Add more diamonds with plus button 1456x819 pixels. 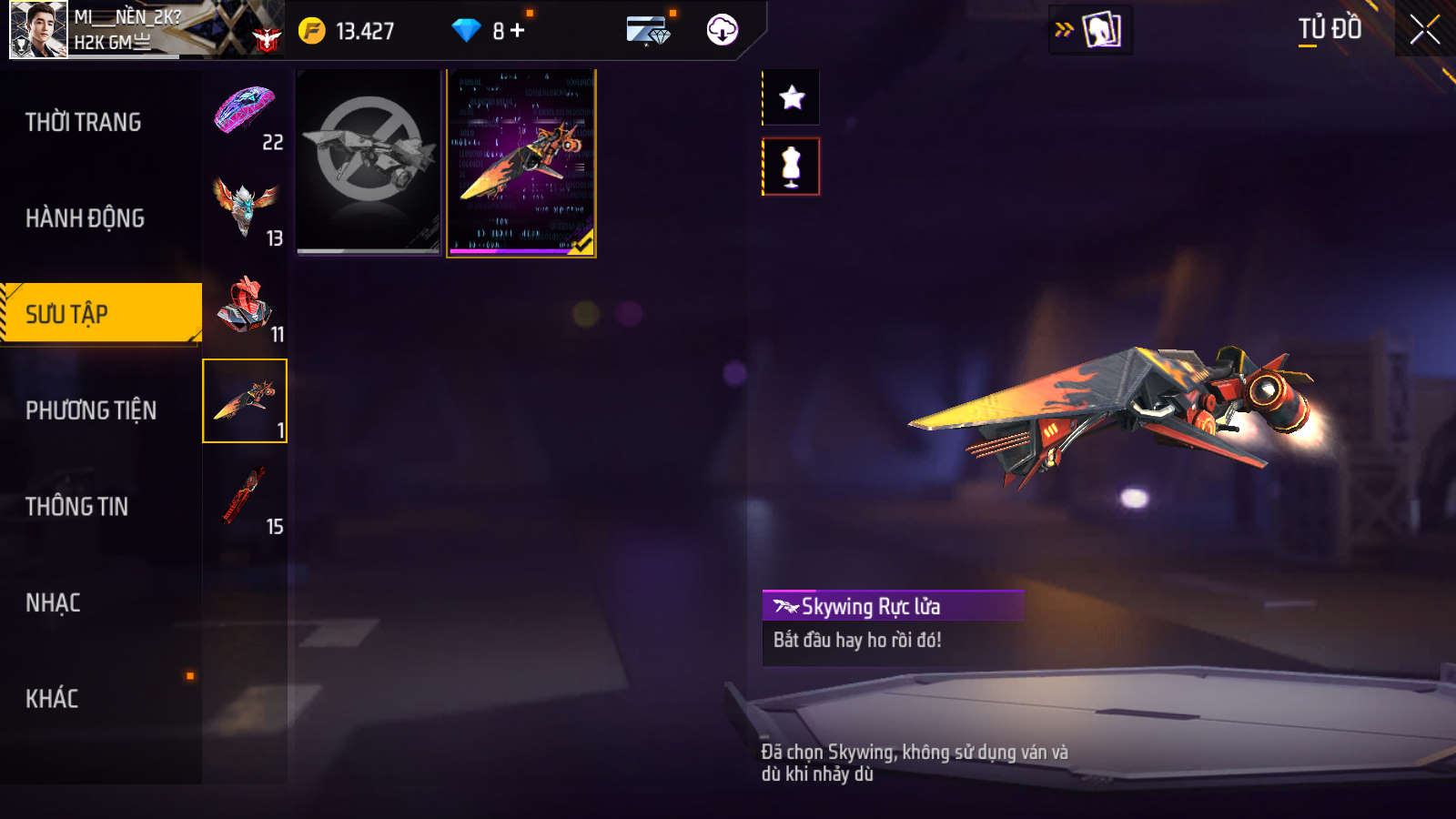[x=518, y=31]
